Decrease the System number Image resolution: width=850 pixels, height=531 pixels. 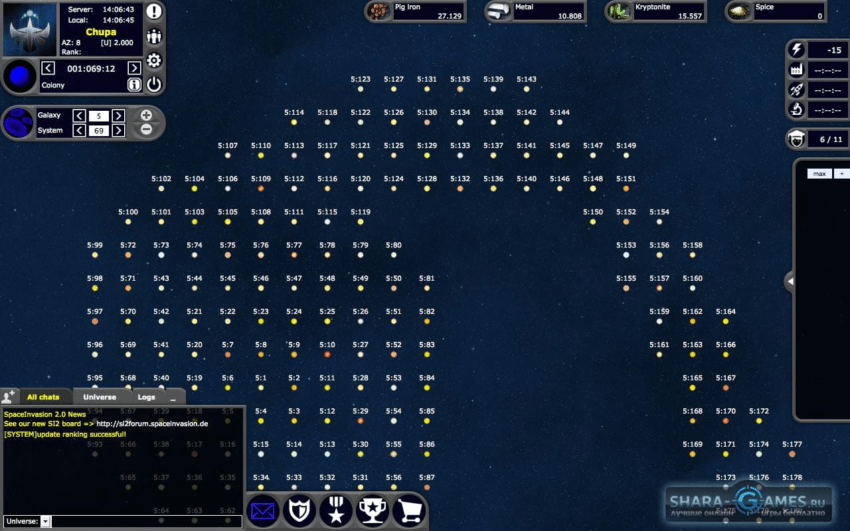[78, 131]
